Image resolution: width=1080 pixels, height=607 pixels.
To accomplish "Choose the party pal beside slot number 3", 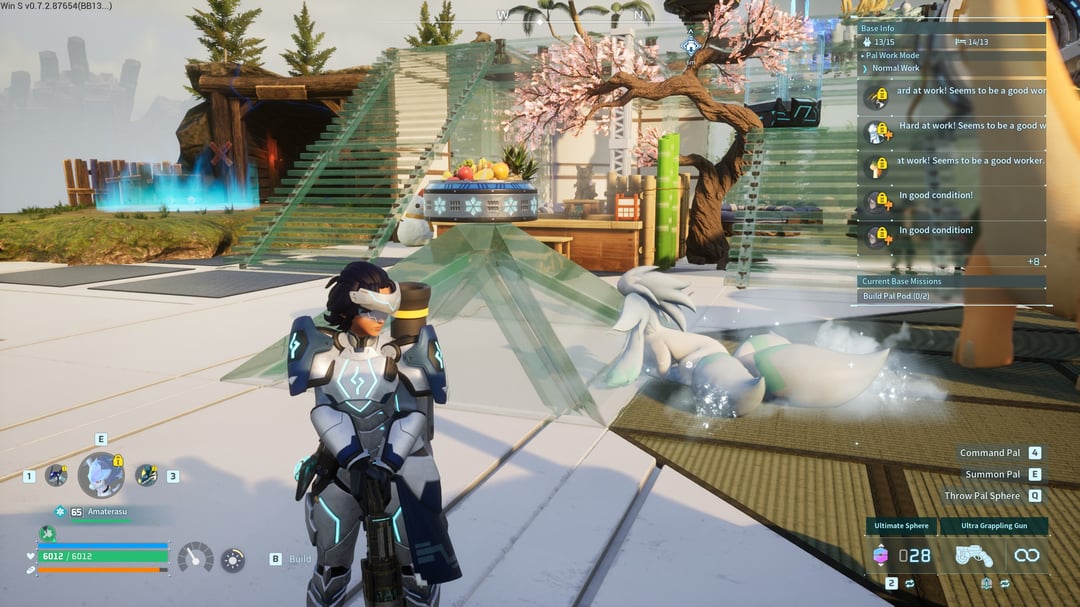I will [146, 476].
